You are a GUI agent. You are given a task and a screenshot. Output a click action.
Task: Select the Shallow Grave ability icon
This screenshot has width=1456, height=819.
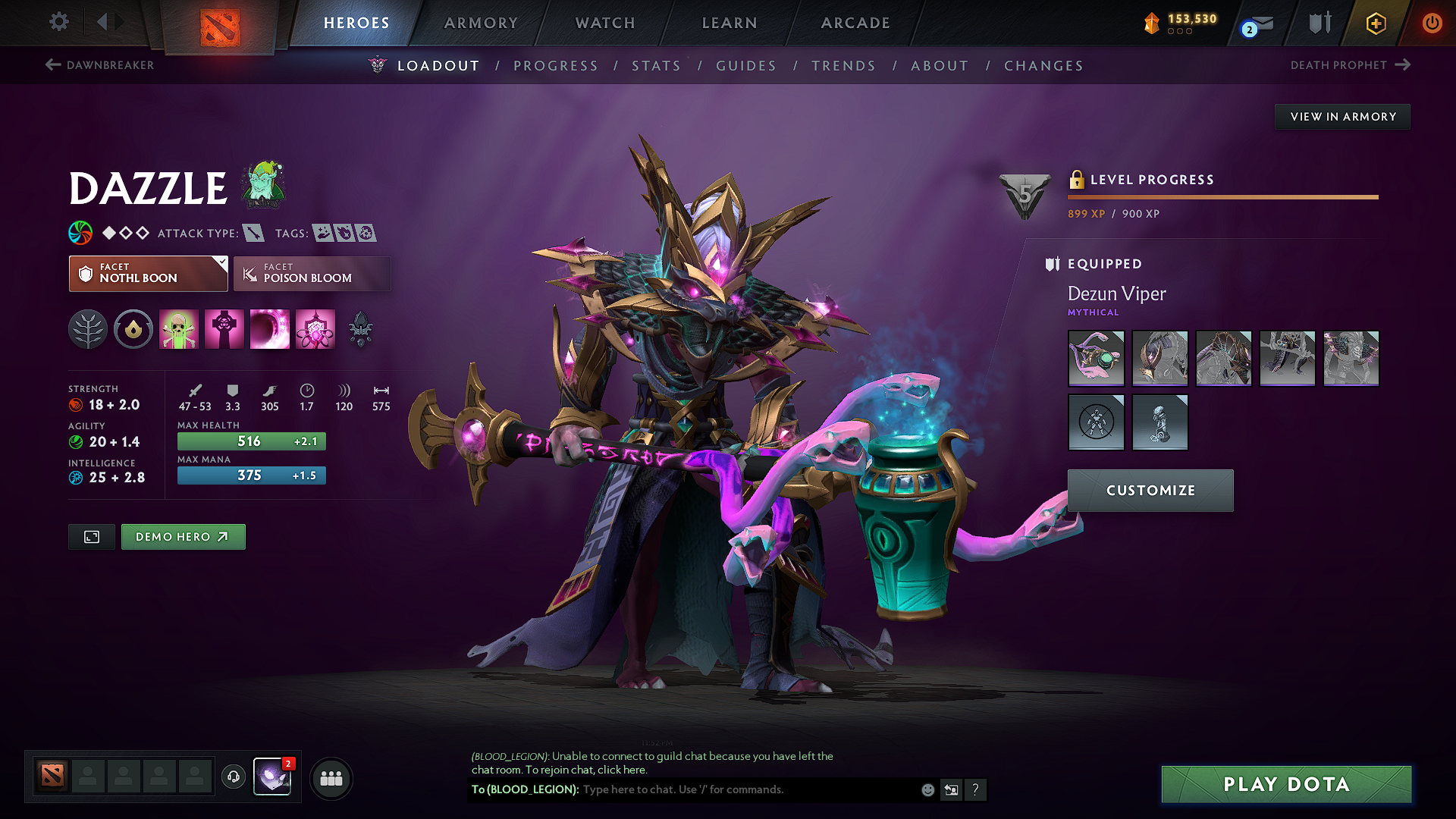tap(224, 329)
